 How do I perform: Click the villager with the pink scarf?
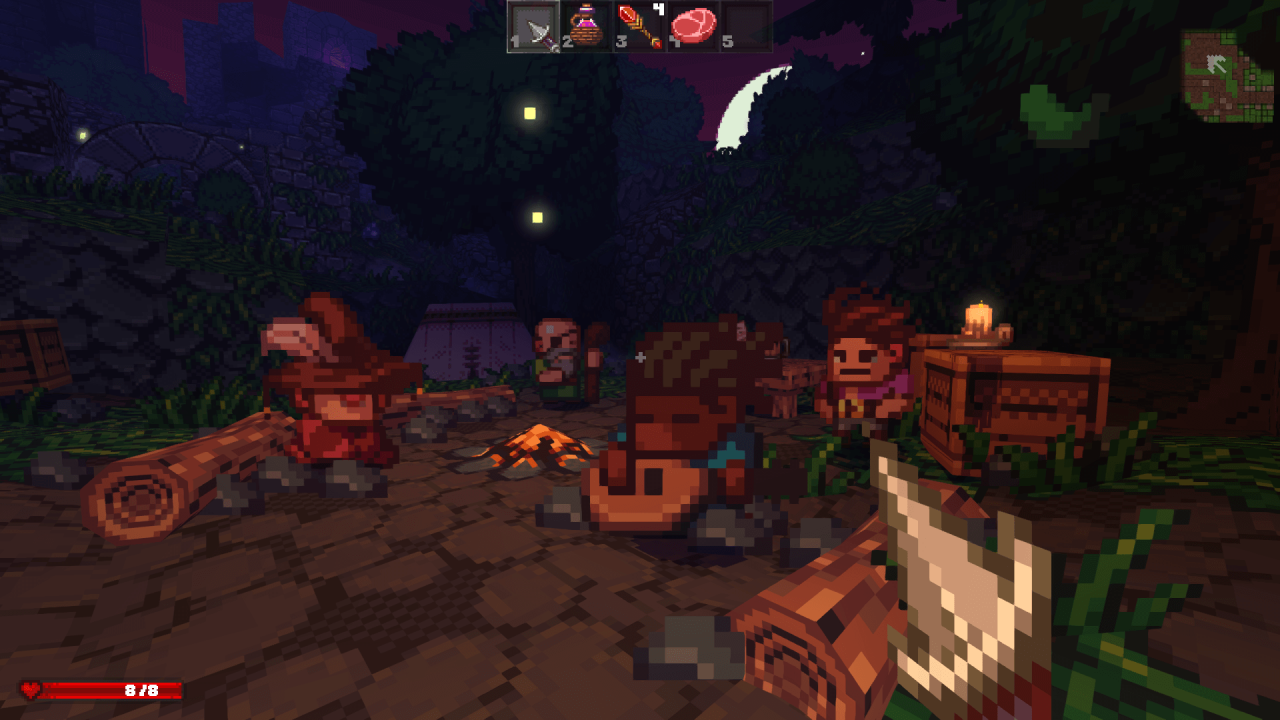point(860,380)
